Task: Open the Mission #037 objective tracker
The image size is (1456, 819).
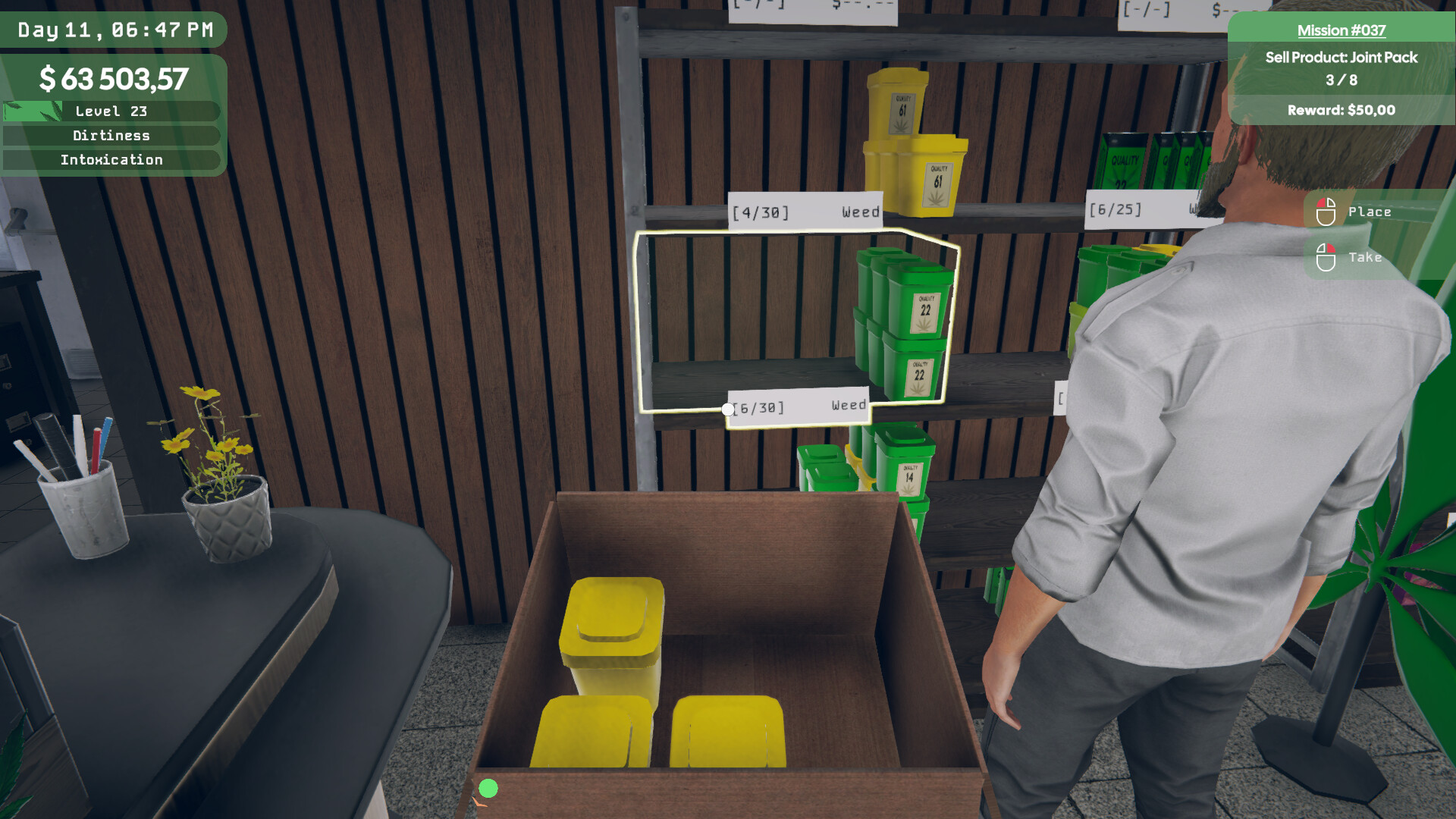Action: click(1341, 31)
